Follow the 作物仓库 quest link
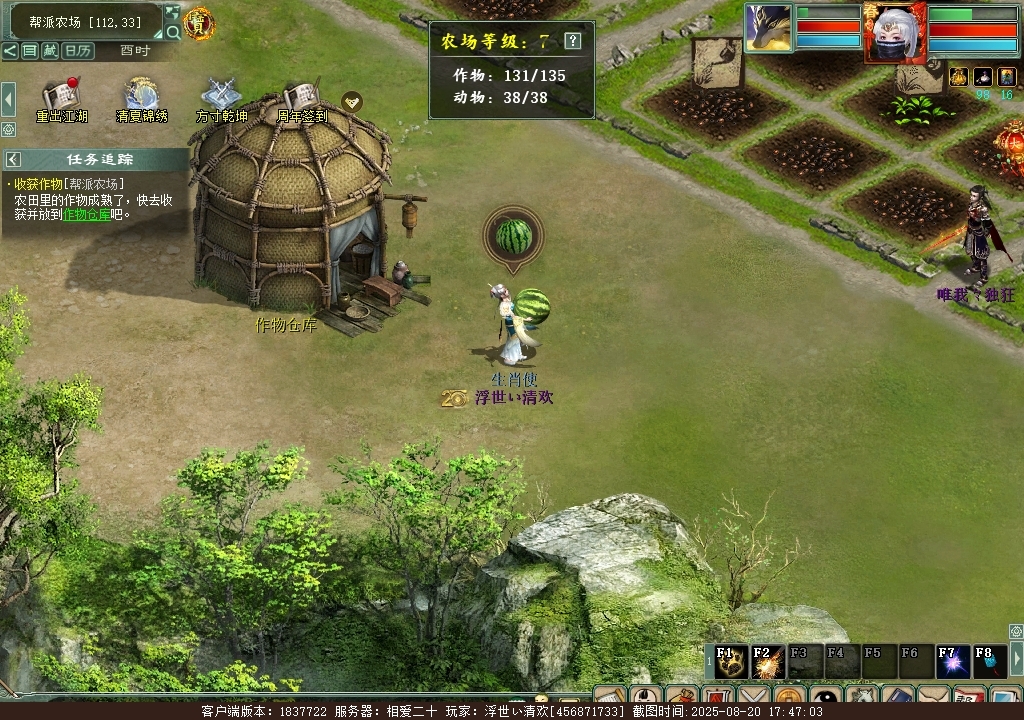 click(x=86, y=214)
